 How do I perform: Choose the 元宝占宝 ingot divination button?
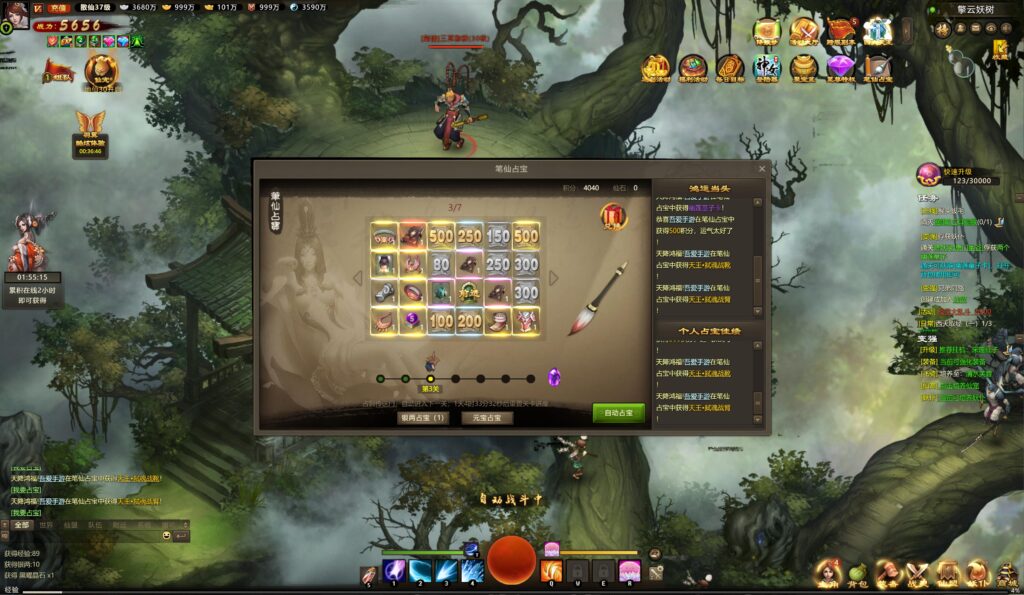coord(487,417)
